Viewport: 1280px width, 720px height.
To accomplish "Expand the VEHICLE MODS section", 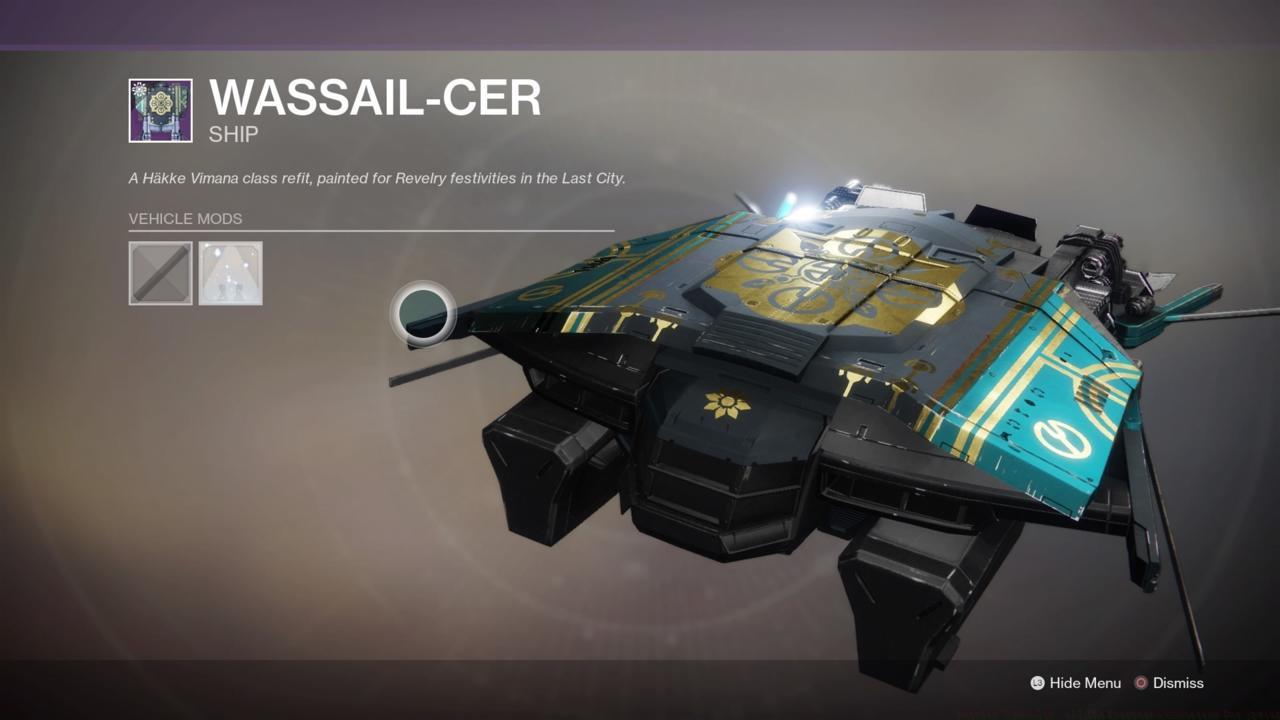I will [x=185, y=218].
